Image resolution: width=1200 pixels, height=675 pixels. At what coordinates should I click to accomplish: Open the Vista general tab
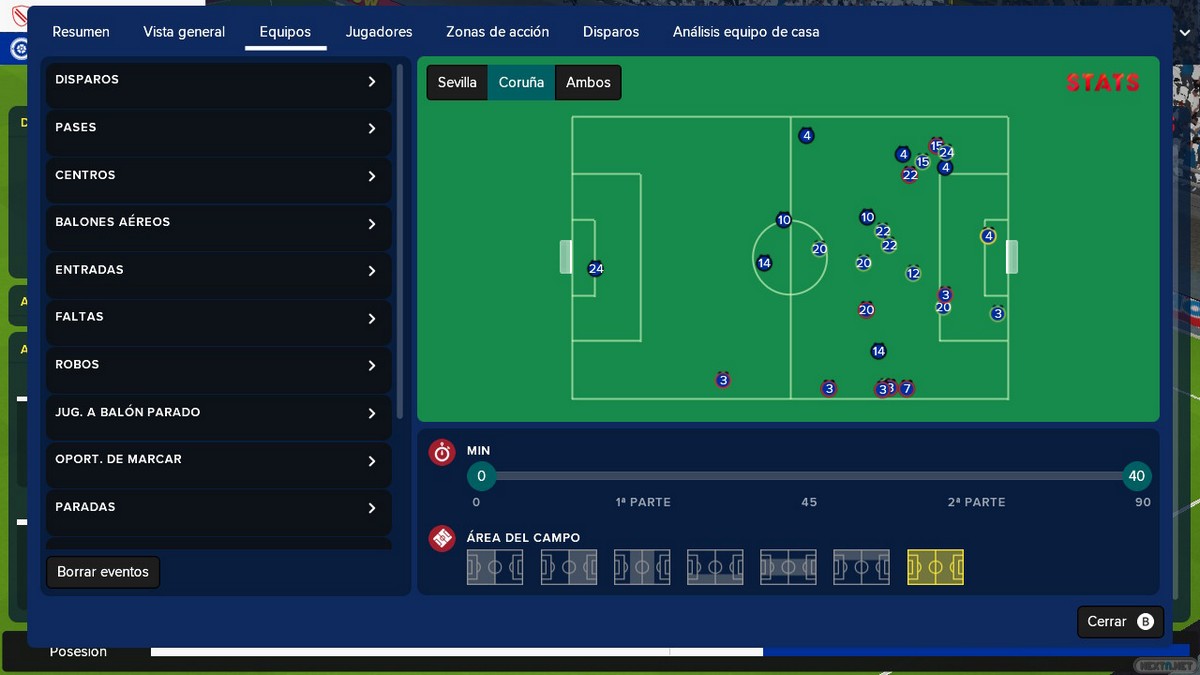click(x=184, y=32)
